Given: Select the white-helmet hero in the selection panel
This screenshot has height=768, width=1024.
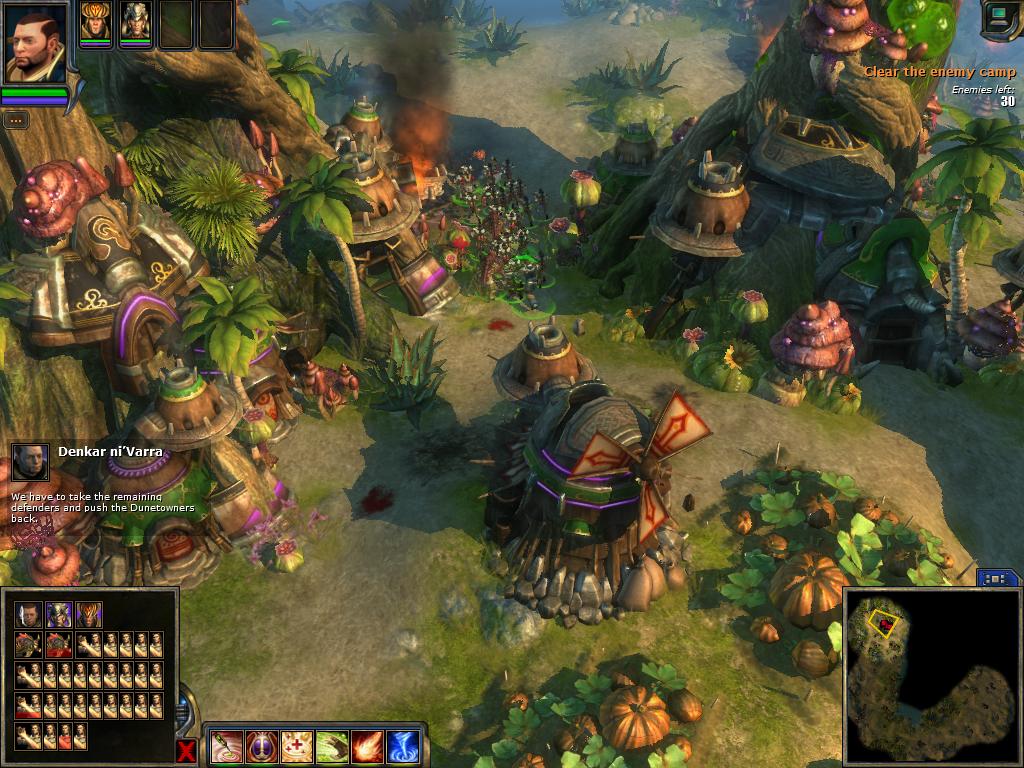Looking at the screenshot, I should coord(59,615).
